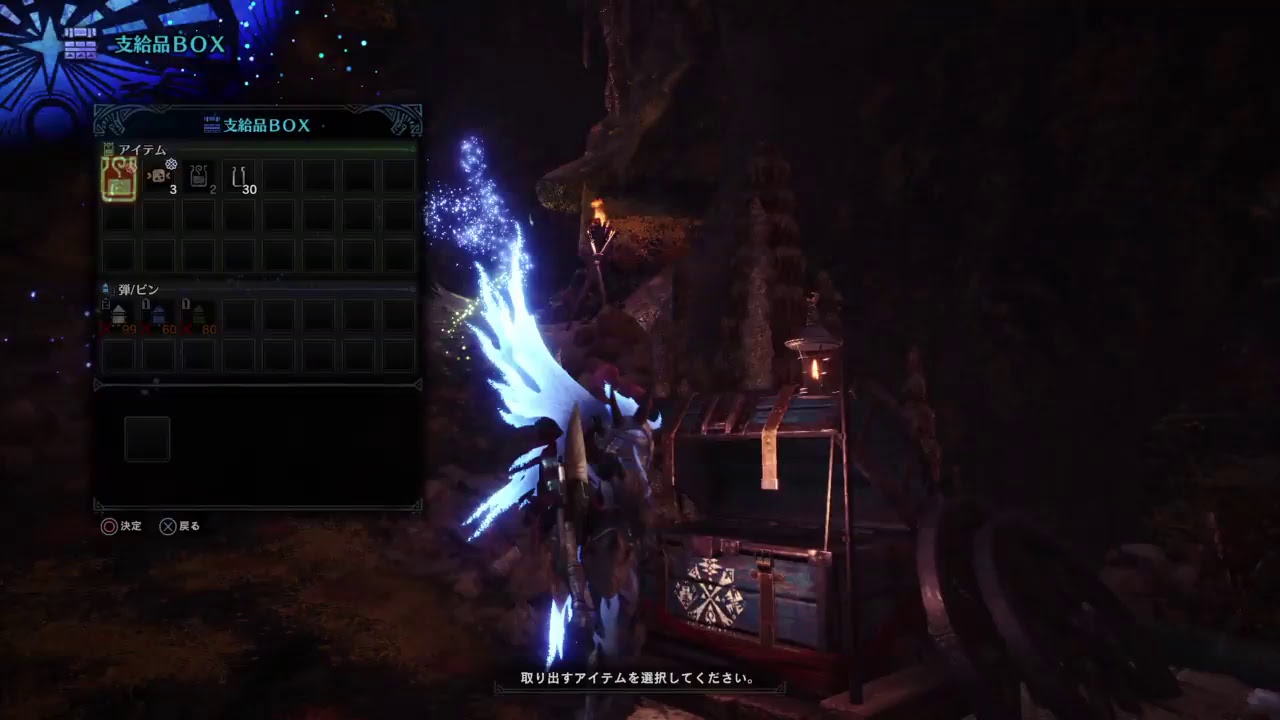Select the ration item with quantity 3
Image resolution: width=1280 pixels, height=720 pixels.
158,176
